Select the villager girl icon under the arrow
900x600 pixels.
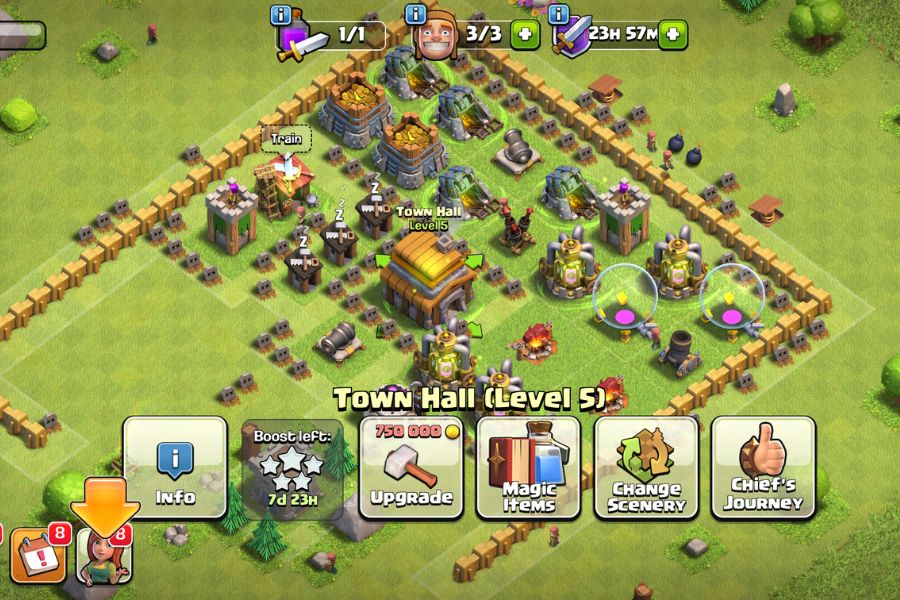(x=104, y=558)
